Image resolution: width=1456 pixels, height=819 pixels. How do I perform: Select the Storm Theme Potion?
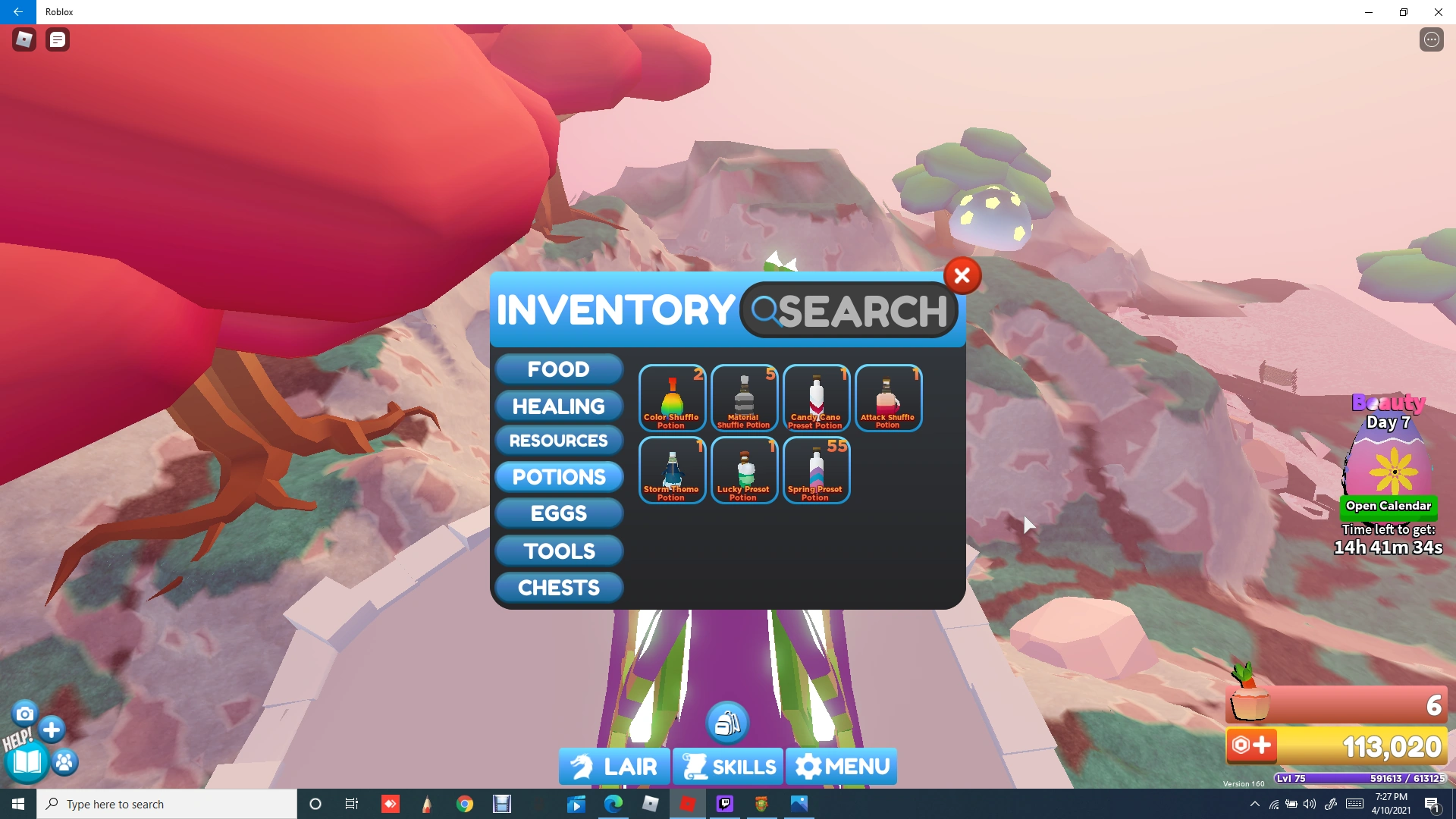click(672, 470)
